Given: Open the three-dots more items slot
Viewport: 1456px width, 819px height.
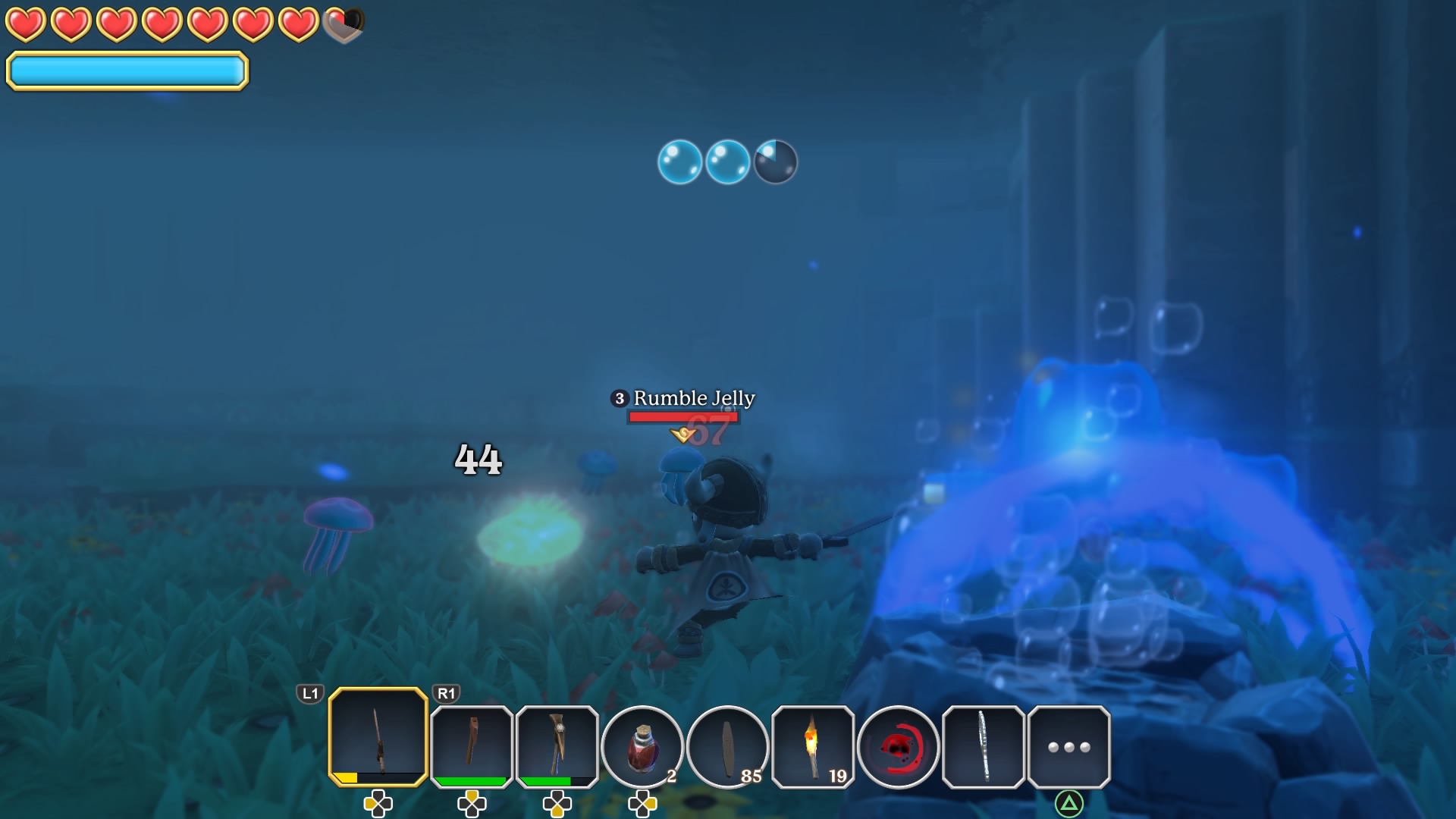Looking at the screenshot, I should click(x=1068, y=747).
